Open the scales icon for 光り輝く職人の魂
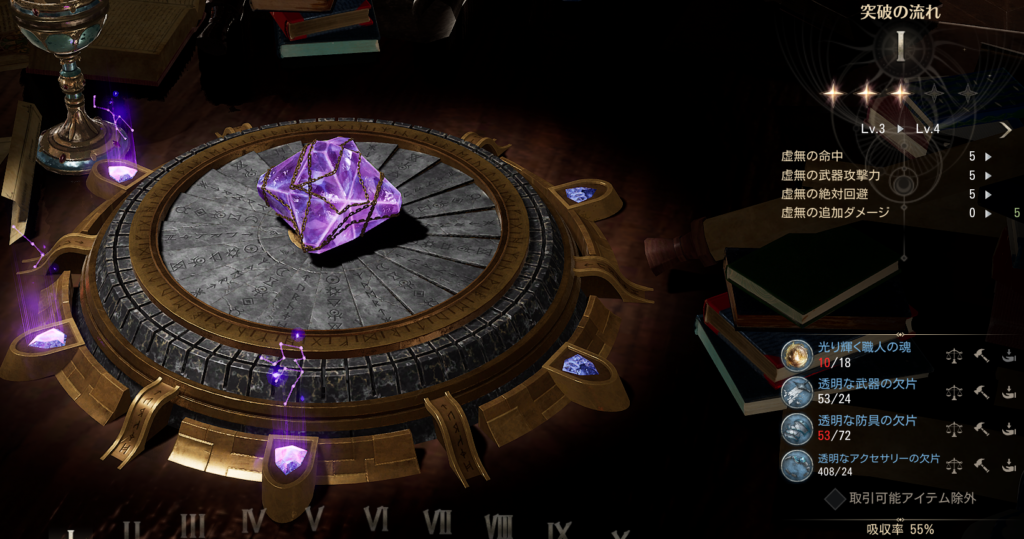 [x=954, y=354]
